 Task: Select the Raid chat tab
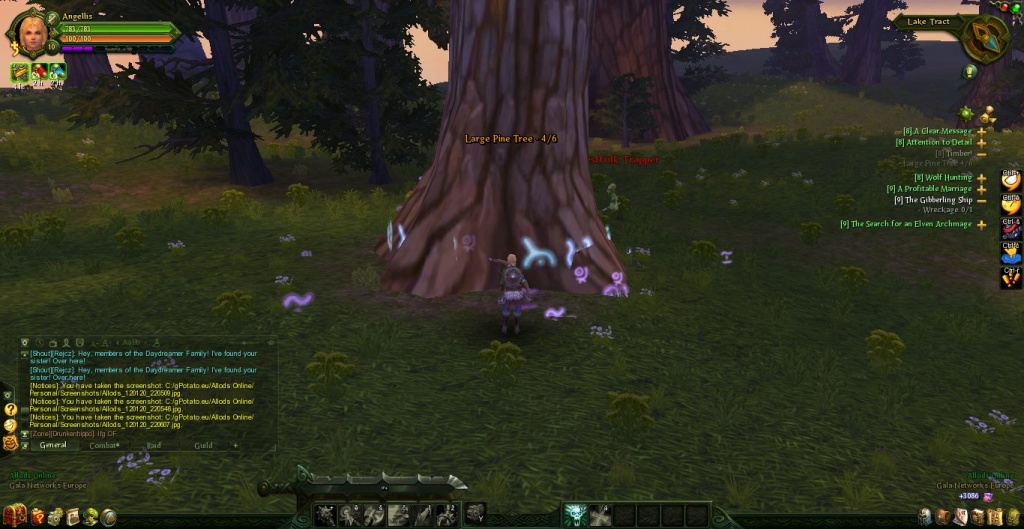[154, 445]
